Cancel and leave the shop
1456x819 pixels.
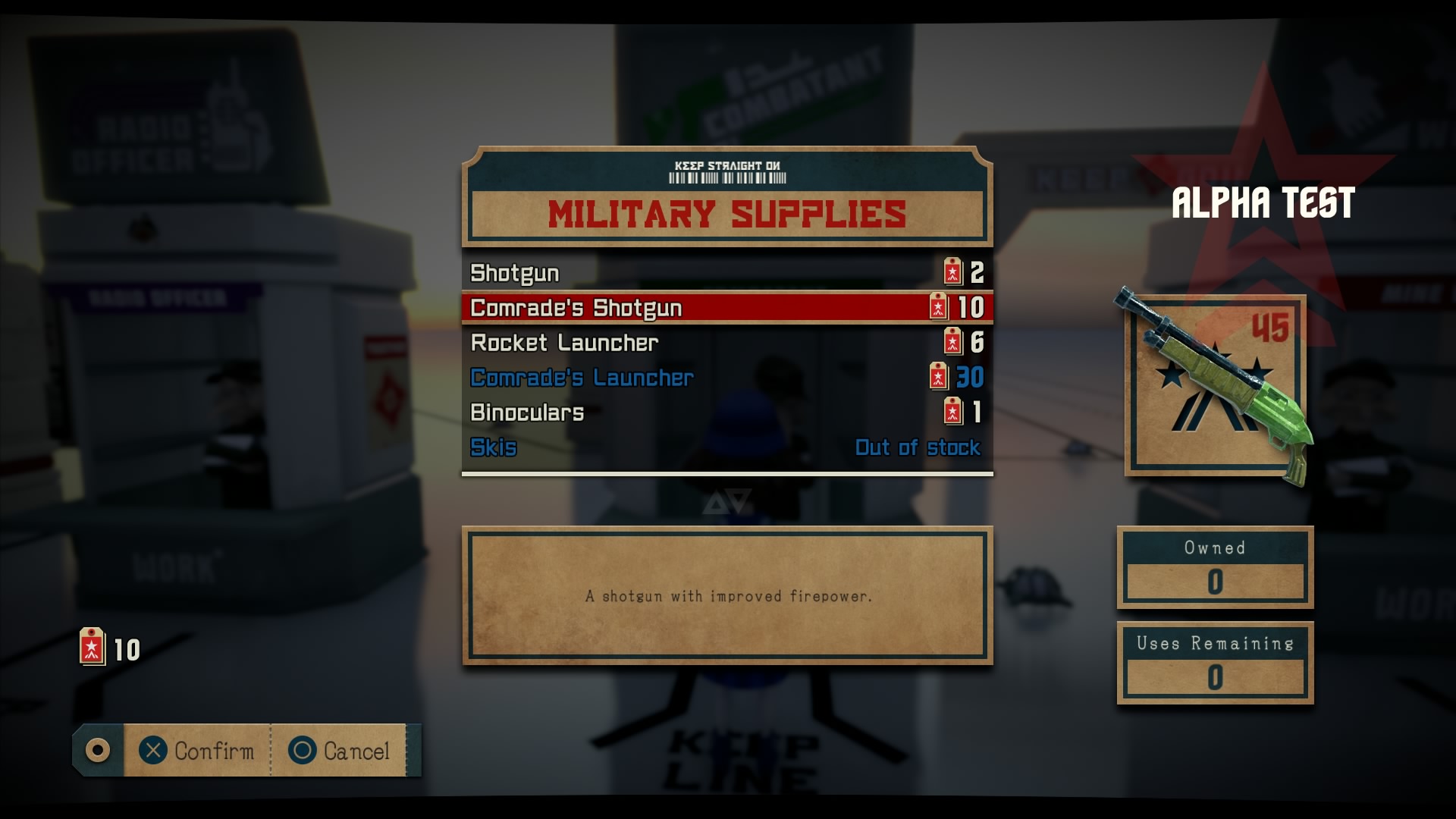[x=339, y=751]
